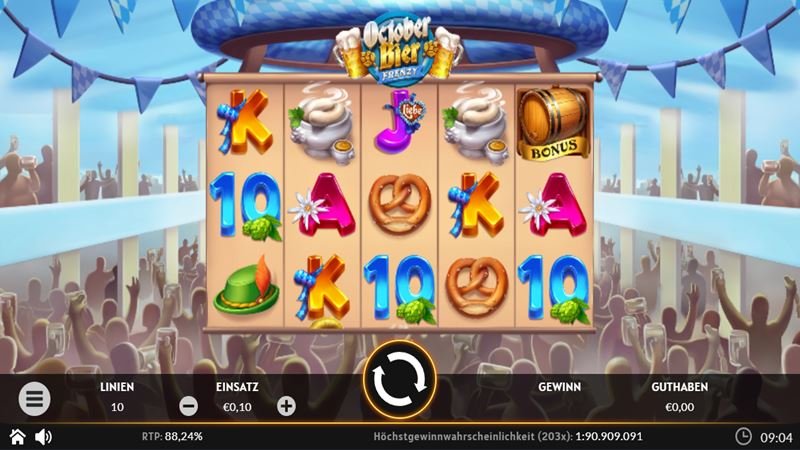Decrease the Einsatz bet with minus

pos(188,406)
